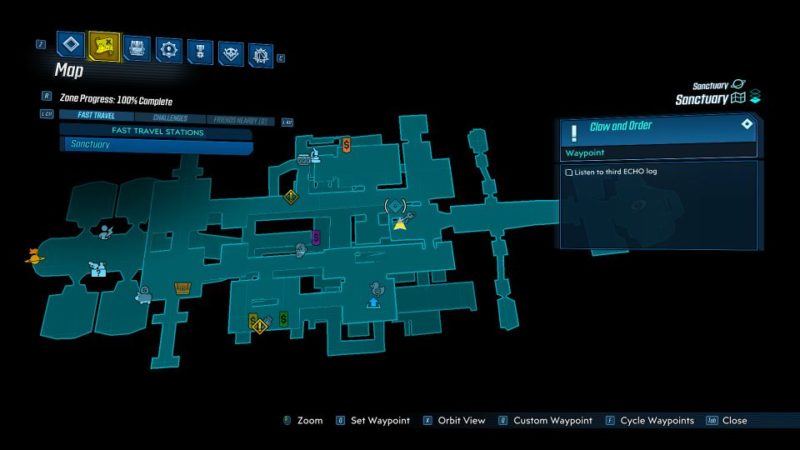Select the purple dollar vending machine marker

[315, 237]
